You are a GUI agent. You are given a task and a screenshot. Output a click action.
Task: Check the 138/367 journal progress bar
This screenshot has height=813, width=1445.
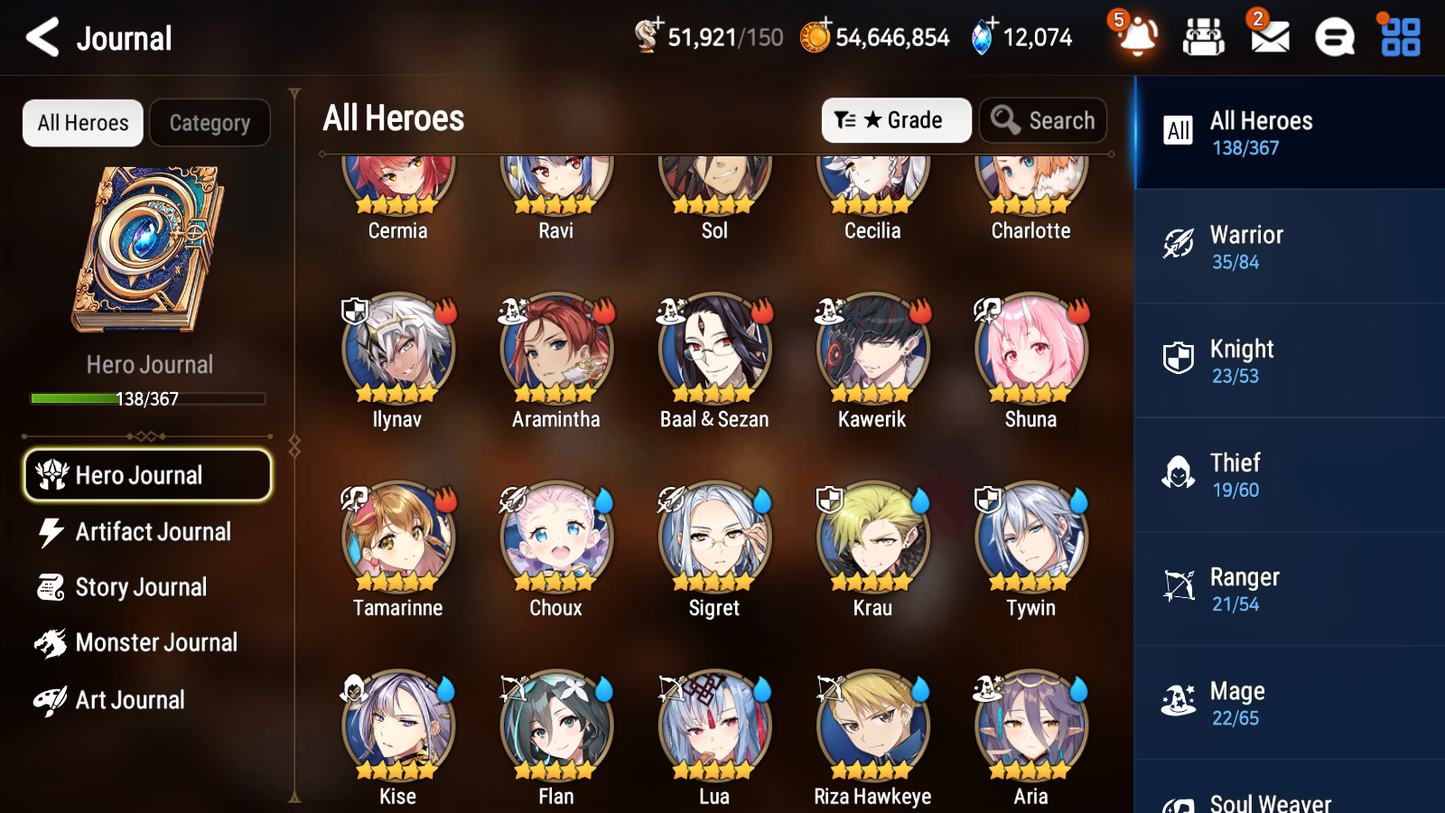click(148, 398)
